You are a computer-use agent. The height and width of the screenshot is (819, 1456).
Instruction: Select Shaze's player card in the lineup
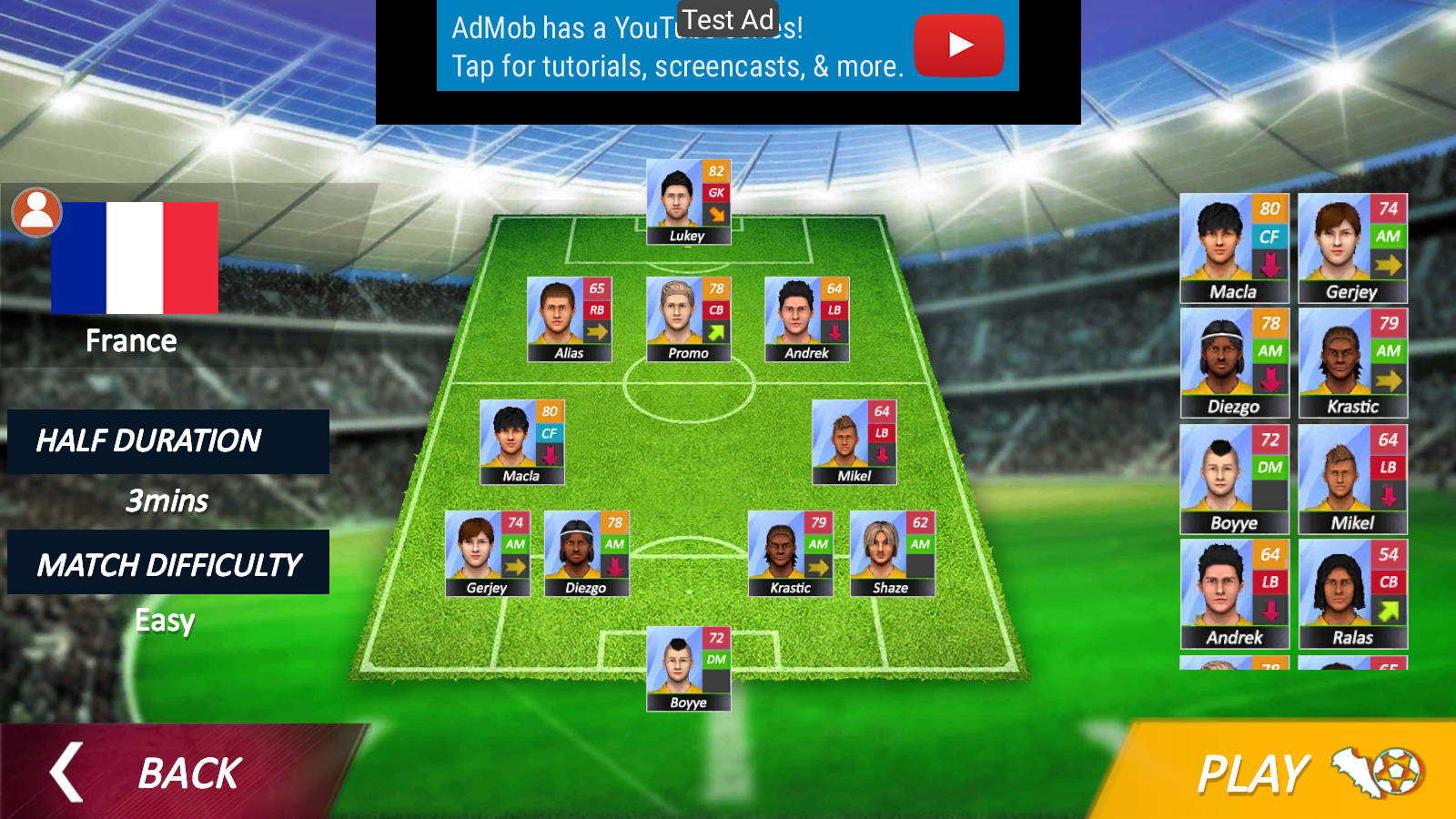coord(891,554)
